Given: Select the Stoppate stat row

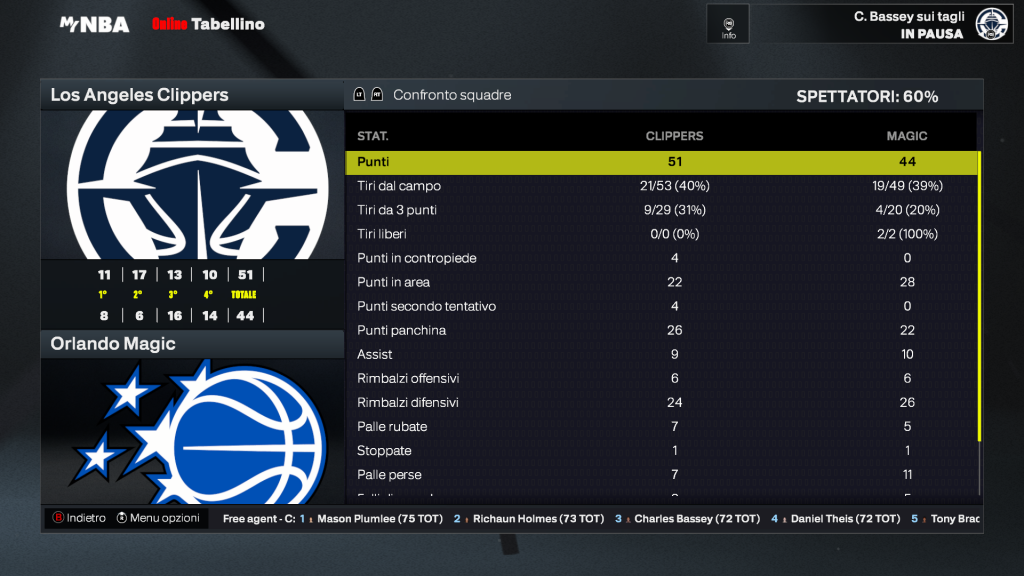Looking at the screenshot, I should (660, 450).
